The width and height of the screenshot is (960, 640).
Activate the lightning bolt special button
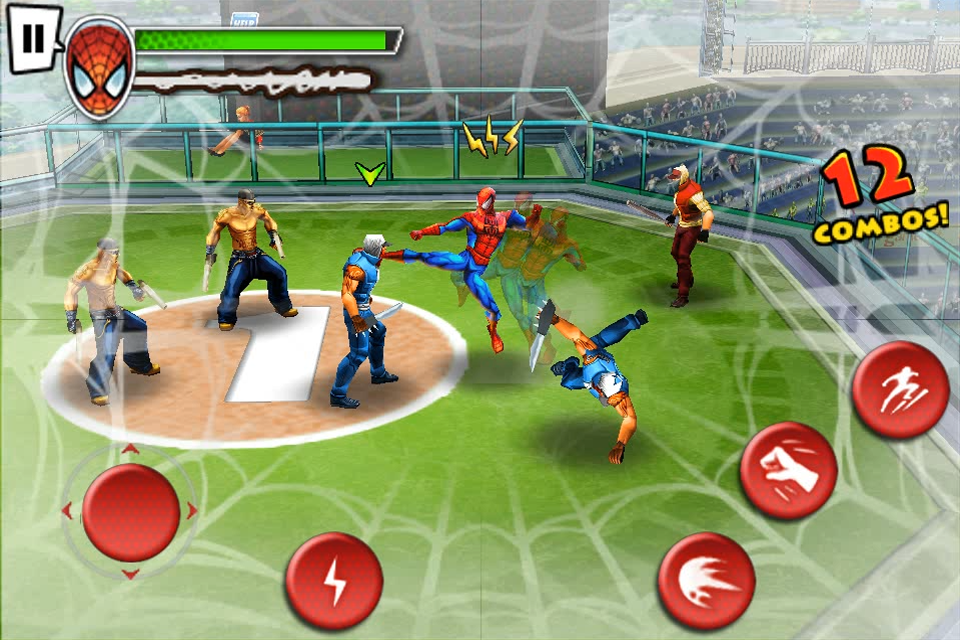[334, 581]
